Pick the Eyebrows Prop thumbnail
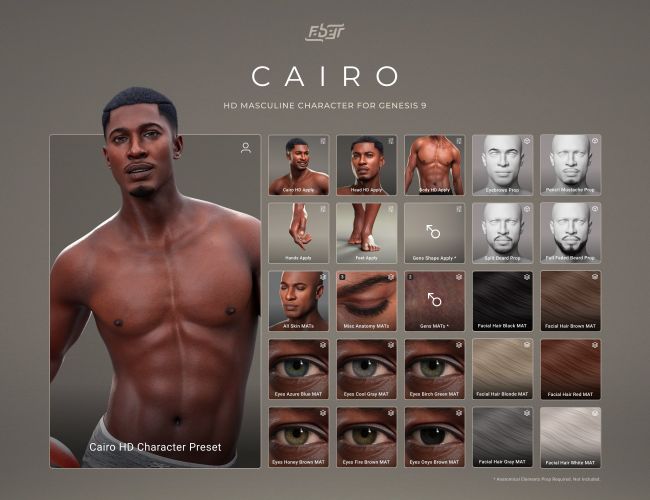This screenshot has width=650, height=500. pos(502,165)
